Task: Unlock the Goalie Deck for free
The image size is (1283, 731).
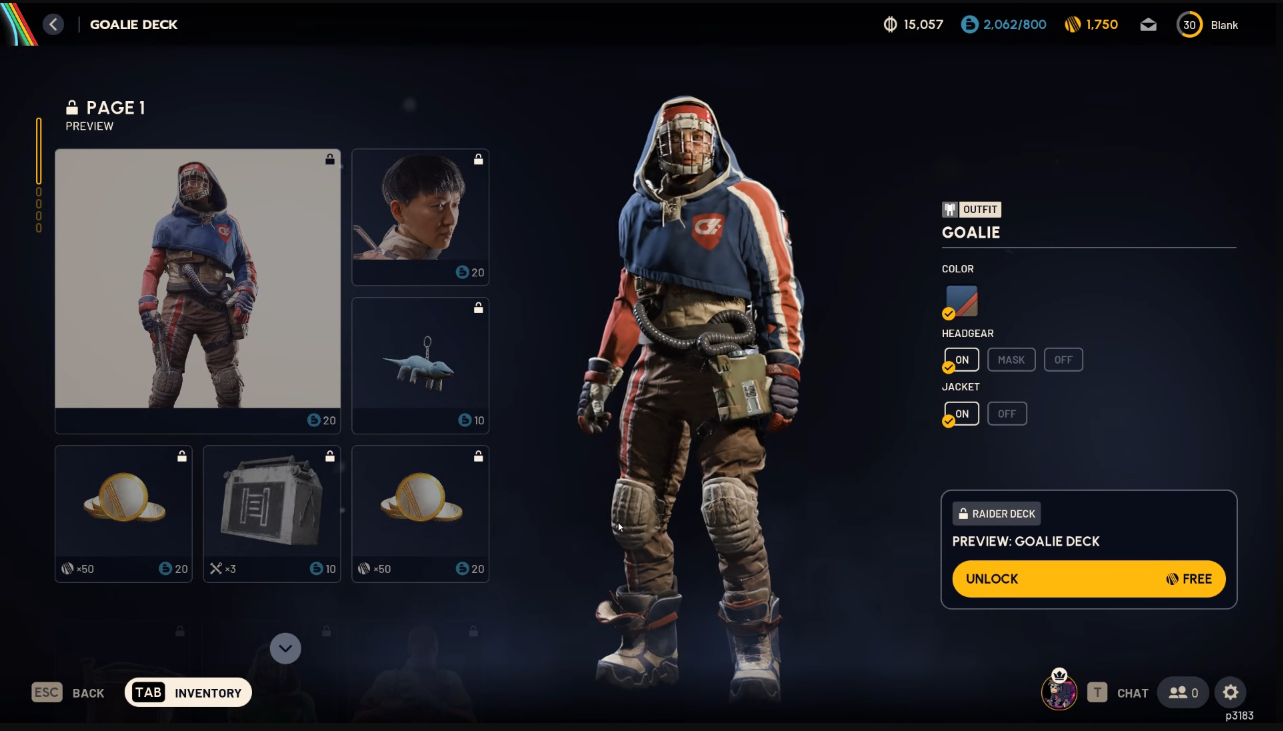Action: point(1088,579)
